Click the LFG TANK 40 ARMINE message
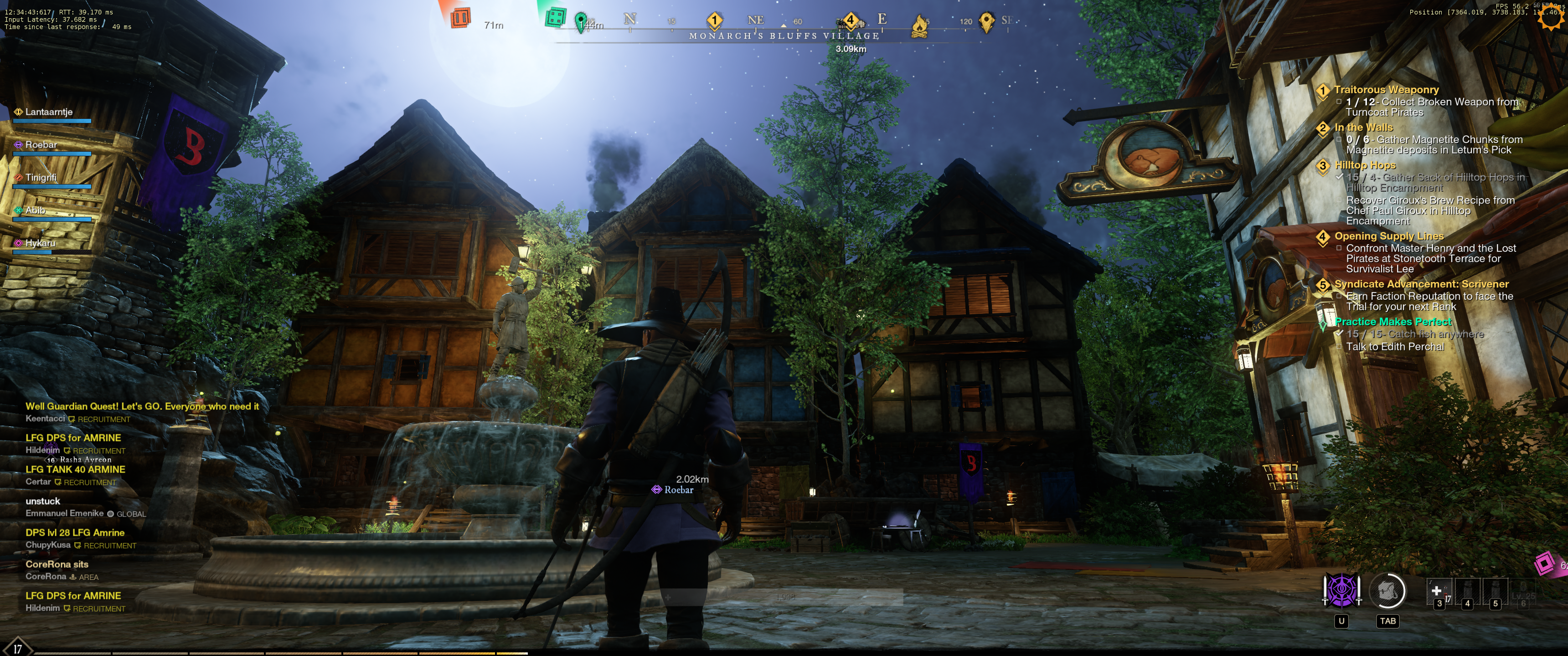 point(76,470)
